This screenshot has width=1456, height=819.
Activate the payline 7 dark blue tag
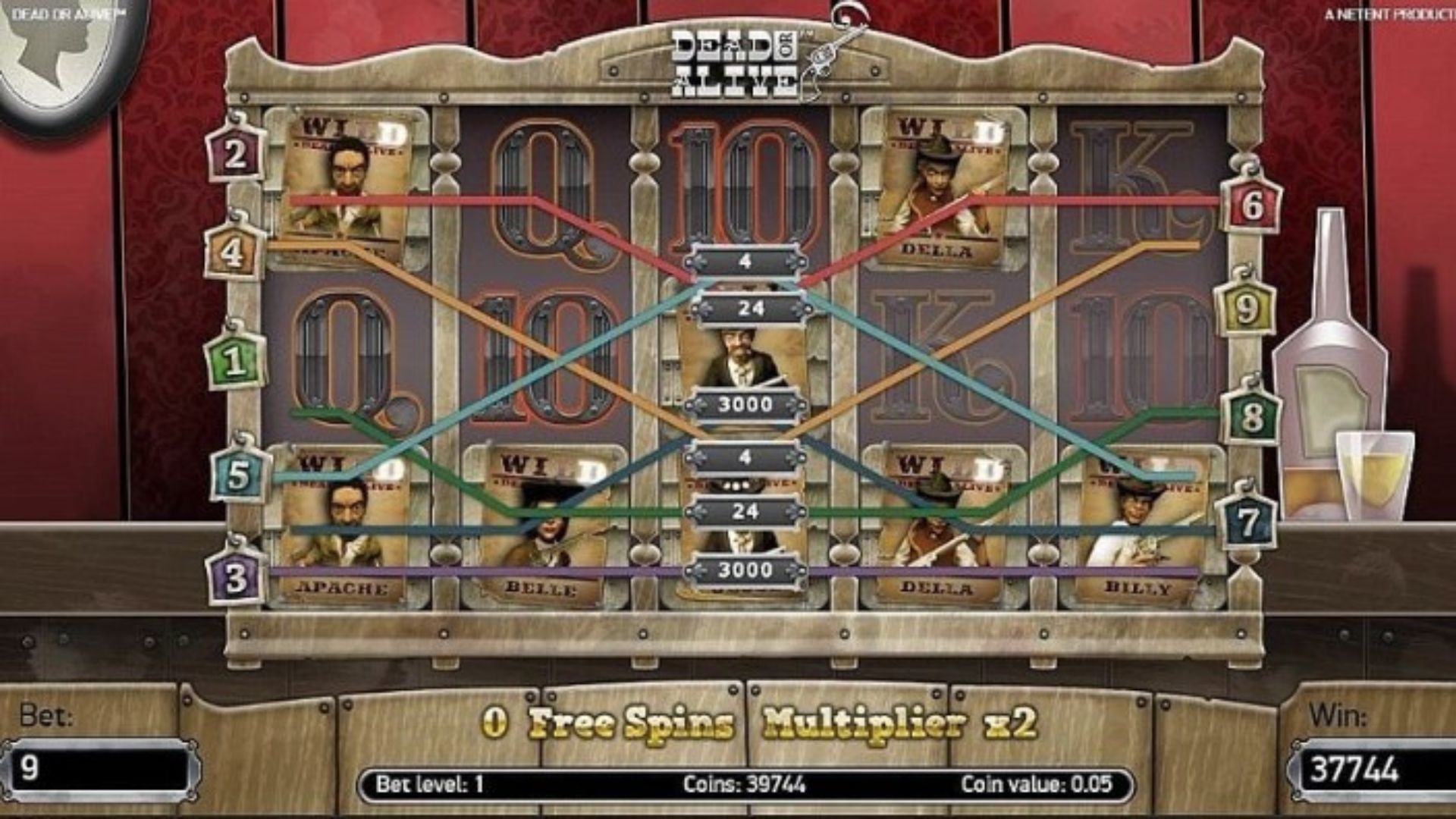coord(1248,522)
